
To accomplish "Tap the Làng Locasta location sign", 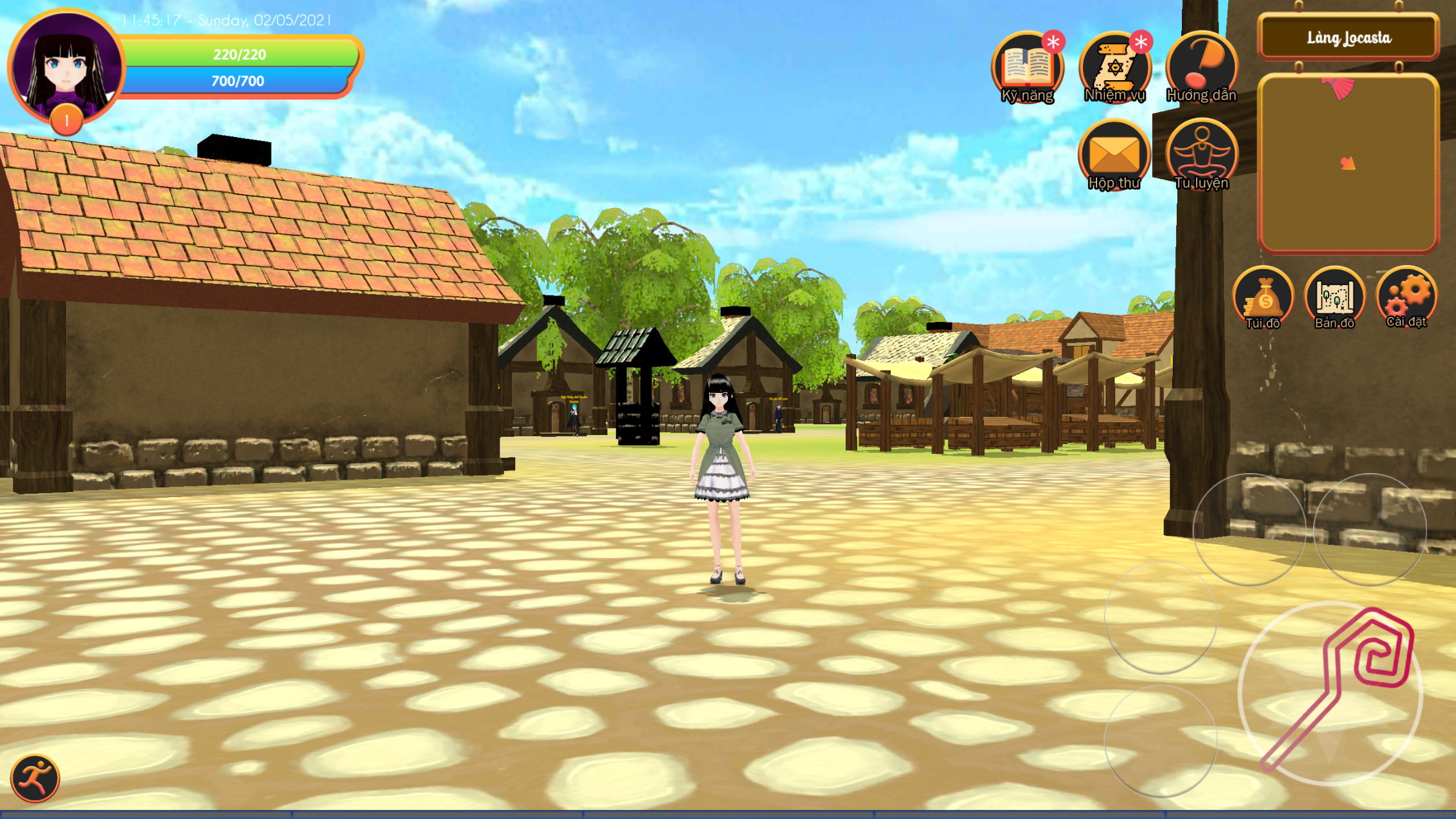I will coord(1348,37).
